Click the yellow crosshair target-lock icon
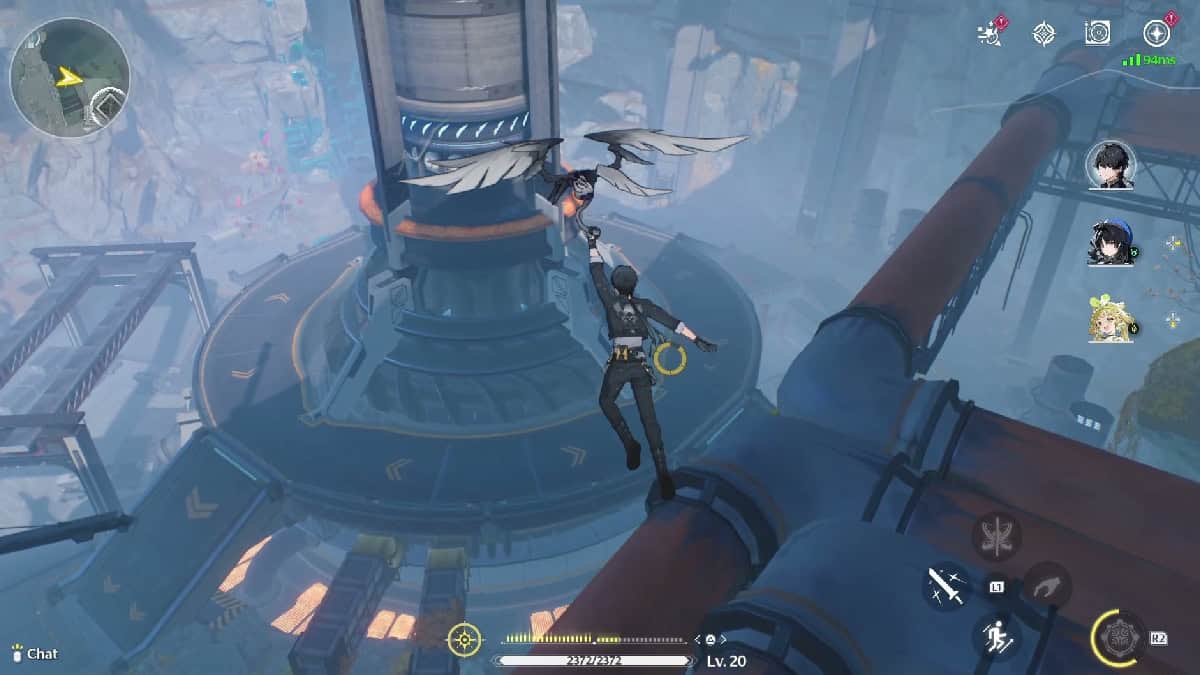The width and height of the screenshot is (1200, 675). click(x=465, y=639)
